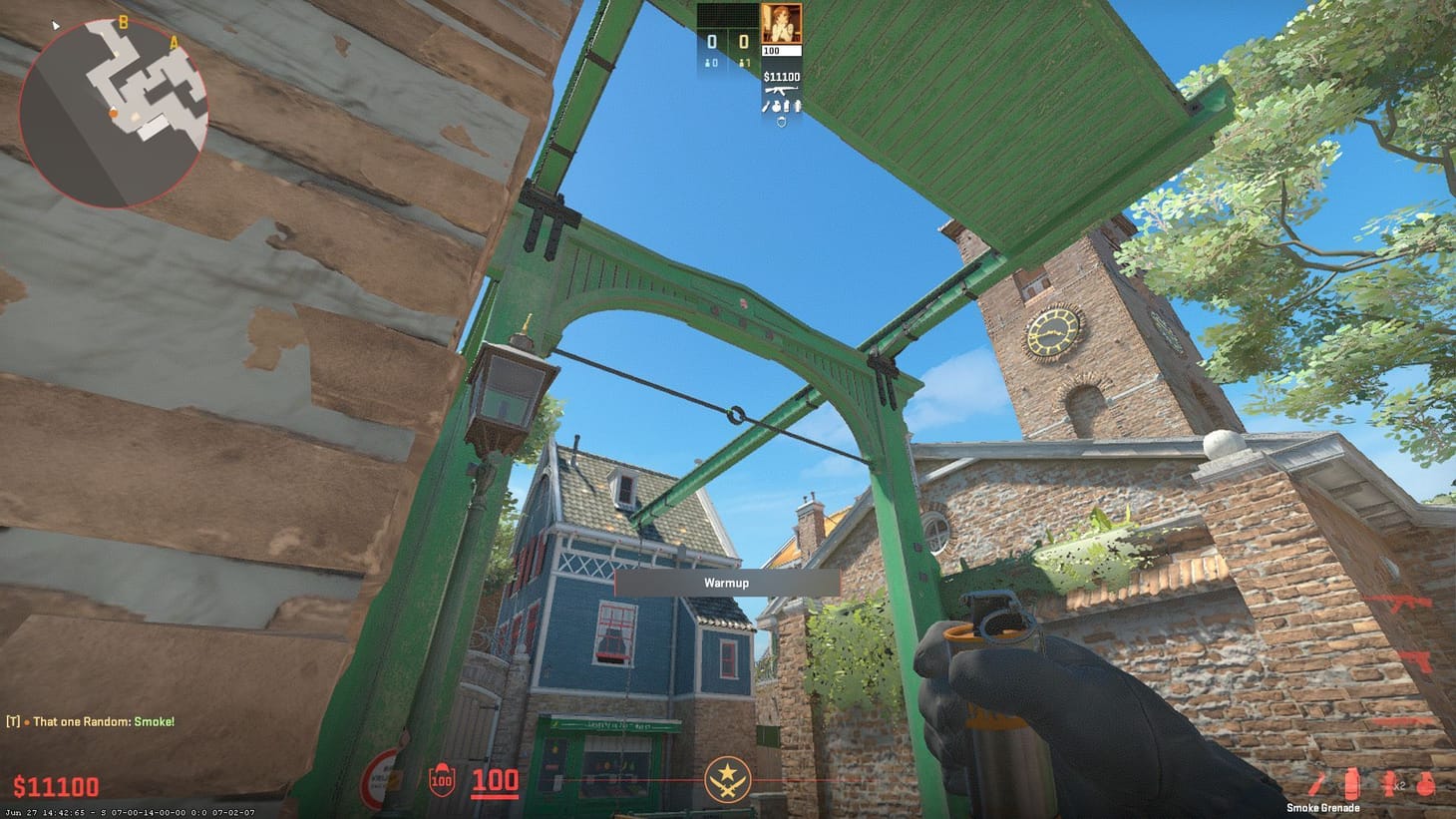Click the knife icon in the bottom-right loadout
This screenshot has height=819, width=1456.
click(x=1314, y=784)
